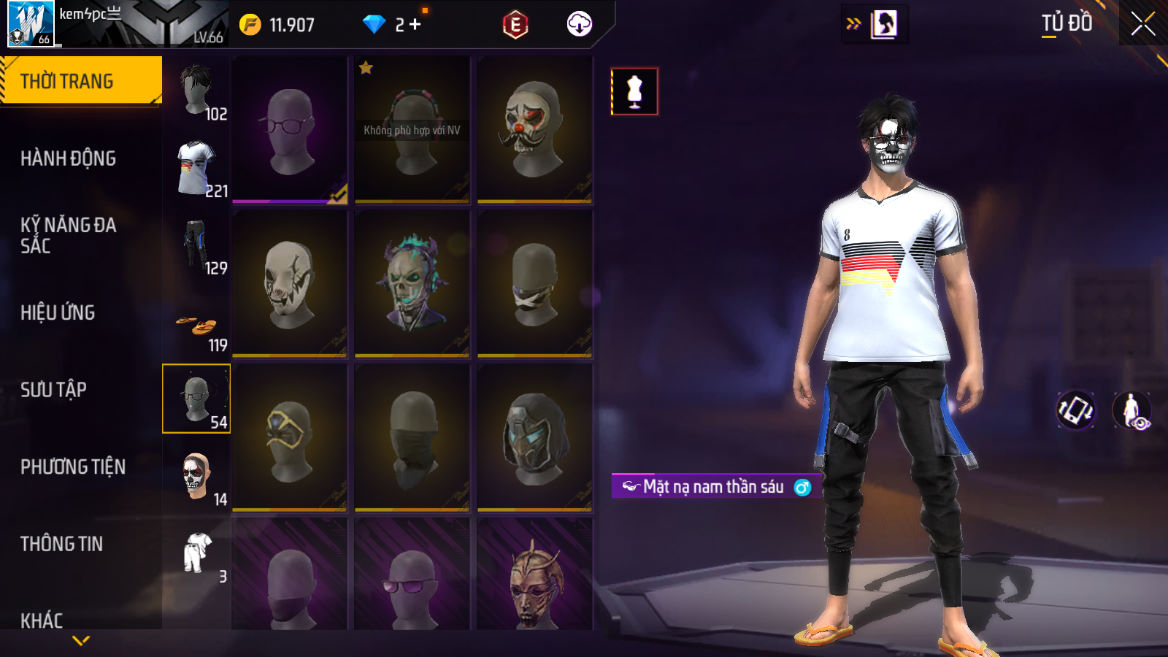Switch to the HÀNH ĐỘNG tab

tap(68, 158)
